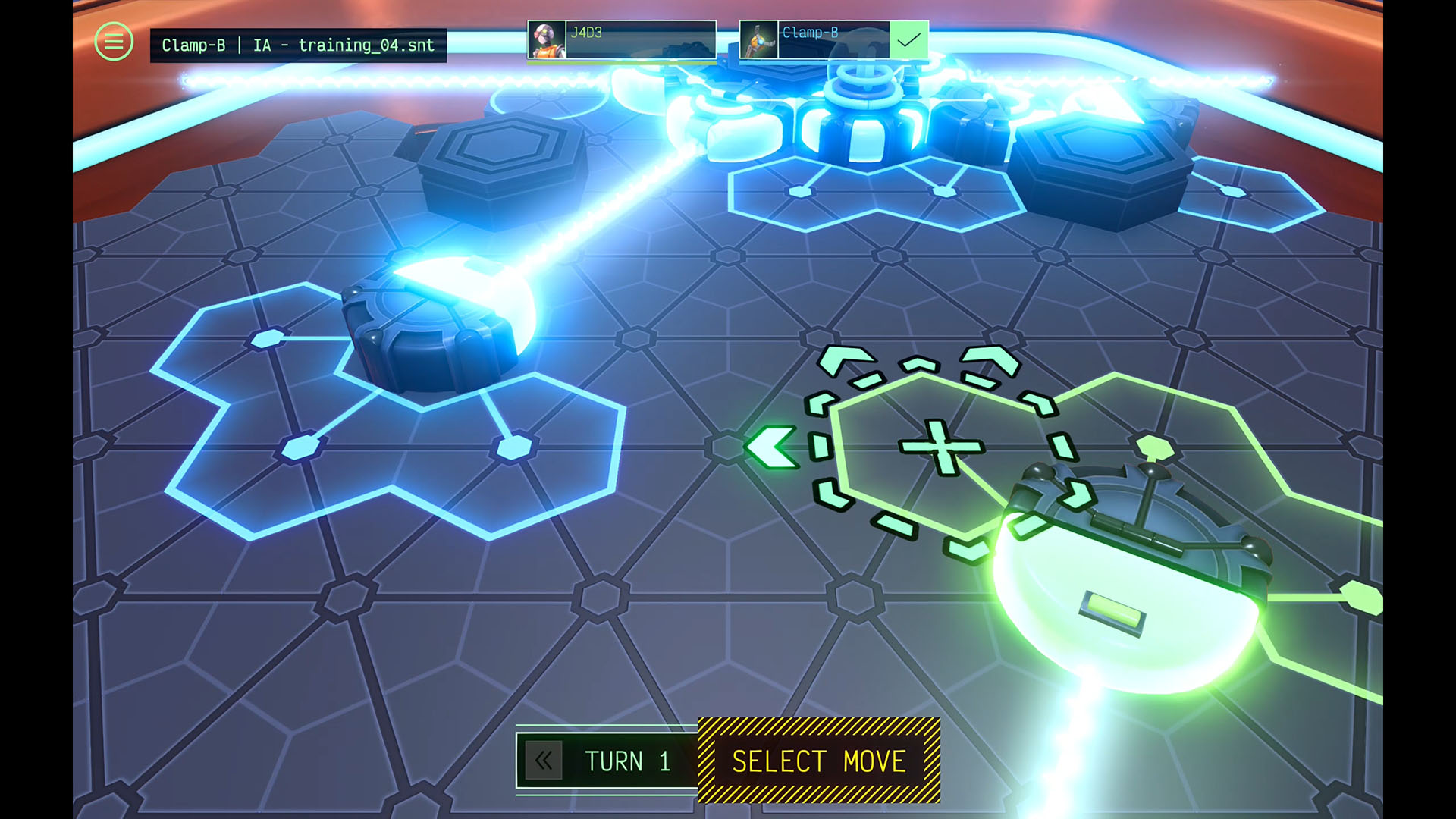Open the hamburger menu in top-left corner

click(x=113, y=42)
